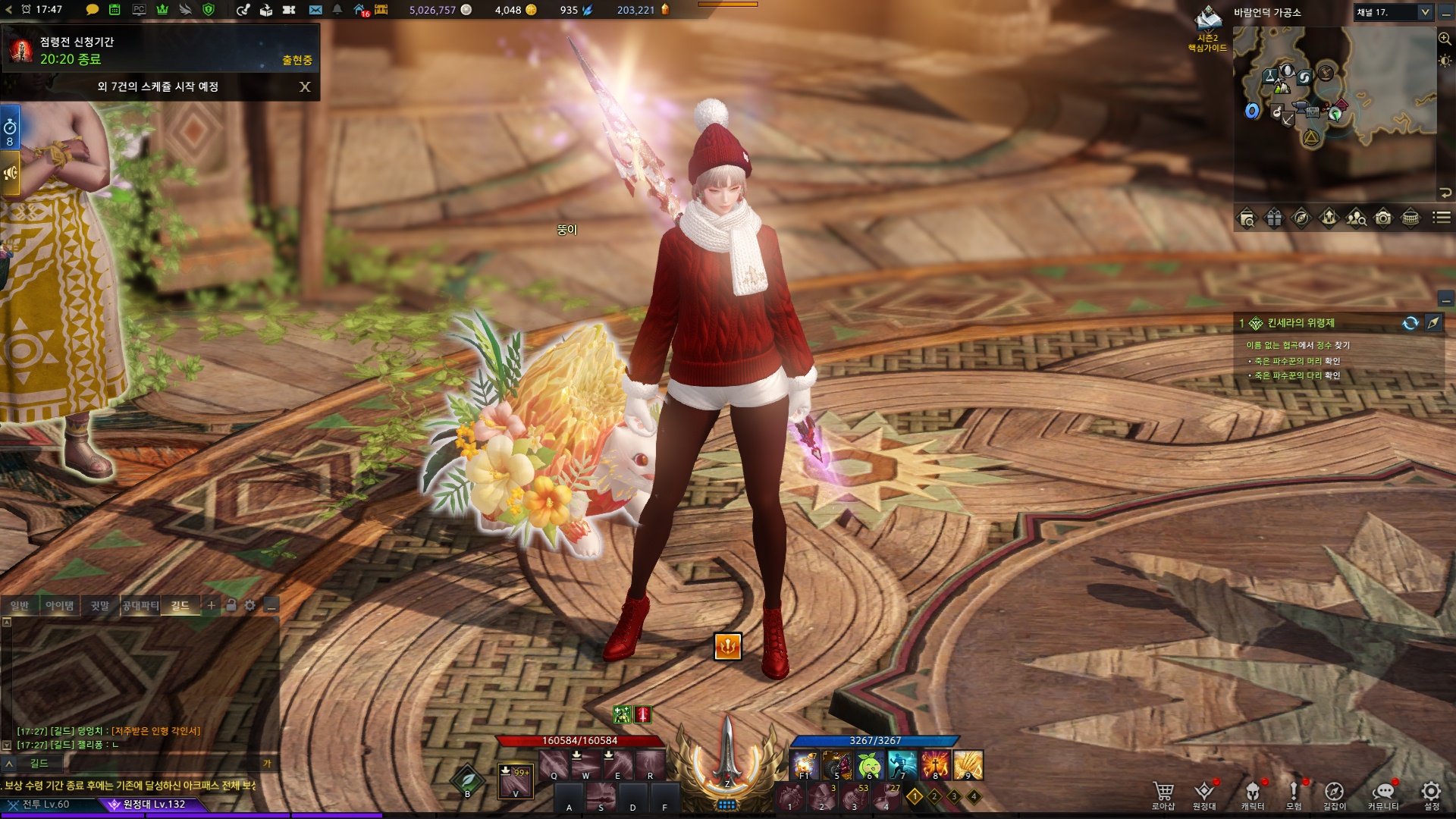Zoom in the minimap with magnifier button
The image size is (1456, 819).
(1445, 38)
